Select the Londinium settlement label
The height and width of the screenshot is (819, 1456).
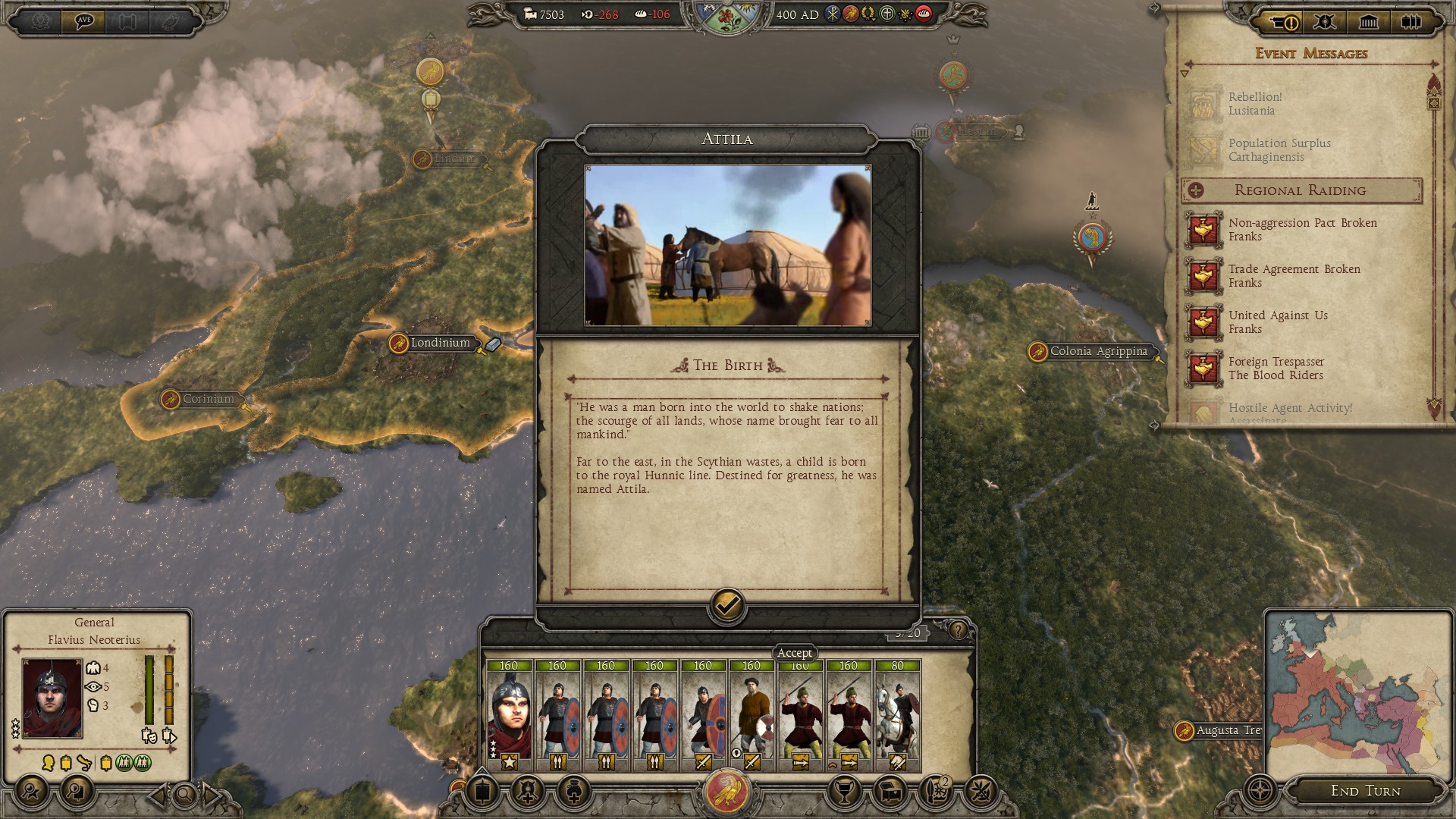(440, 343)
